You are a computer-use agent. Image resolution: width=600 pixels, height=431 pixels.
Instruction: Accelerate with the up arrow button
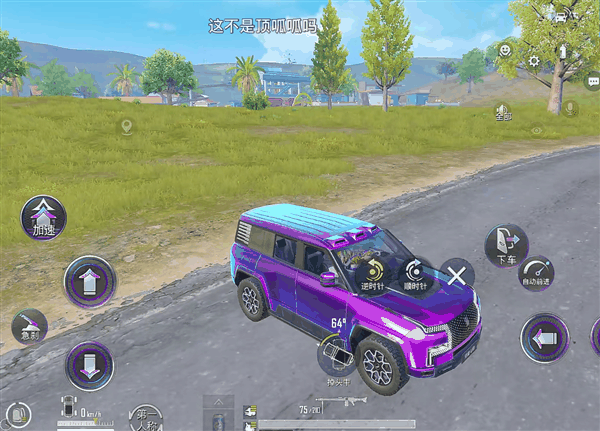(89, 281)
